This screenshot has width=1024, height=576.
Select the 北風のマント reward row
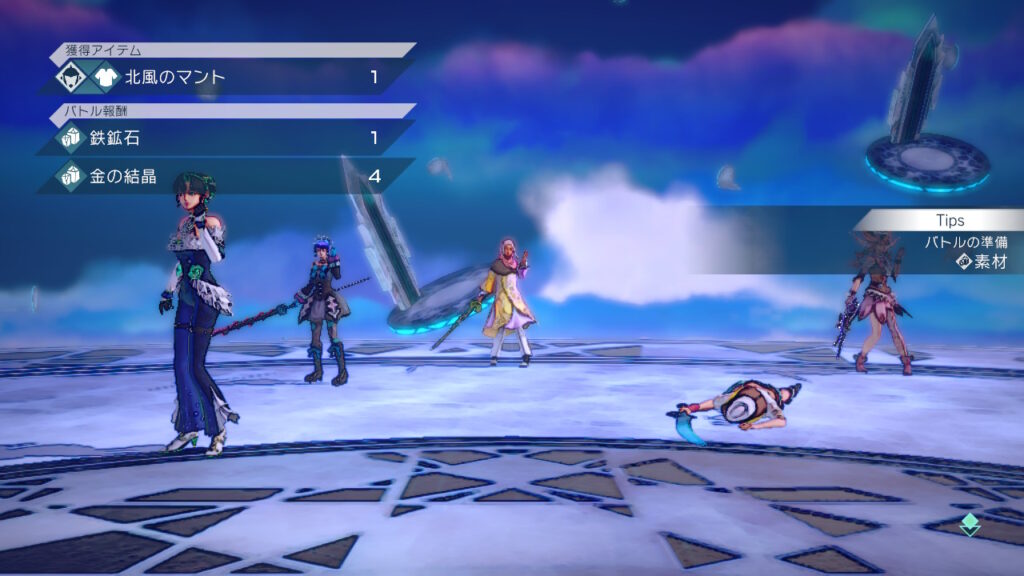227,77
